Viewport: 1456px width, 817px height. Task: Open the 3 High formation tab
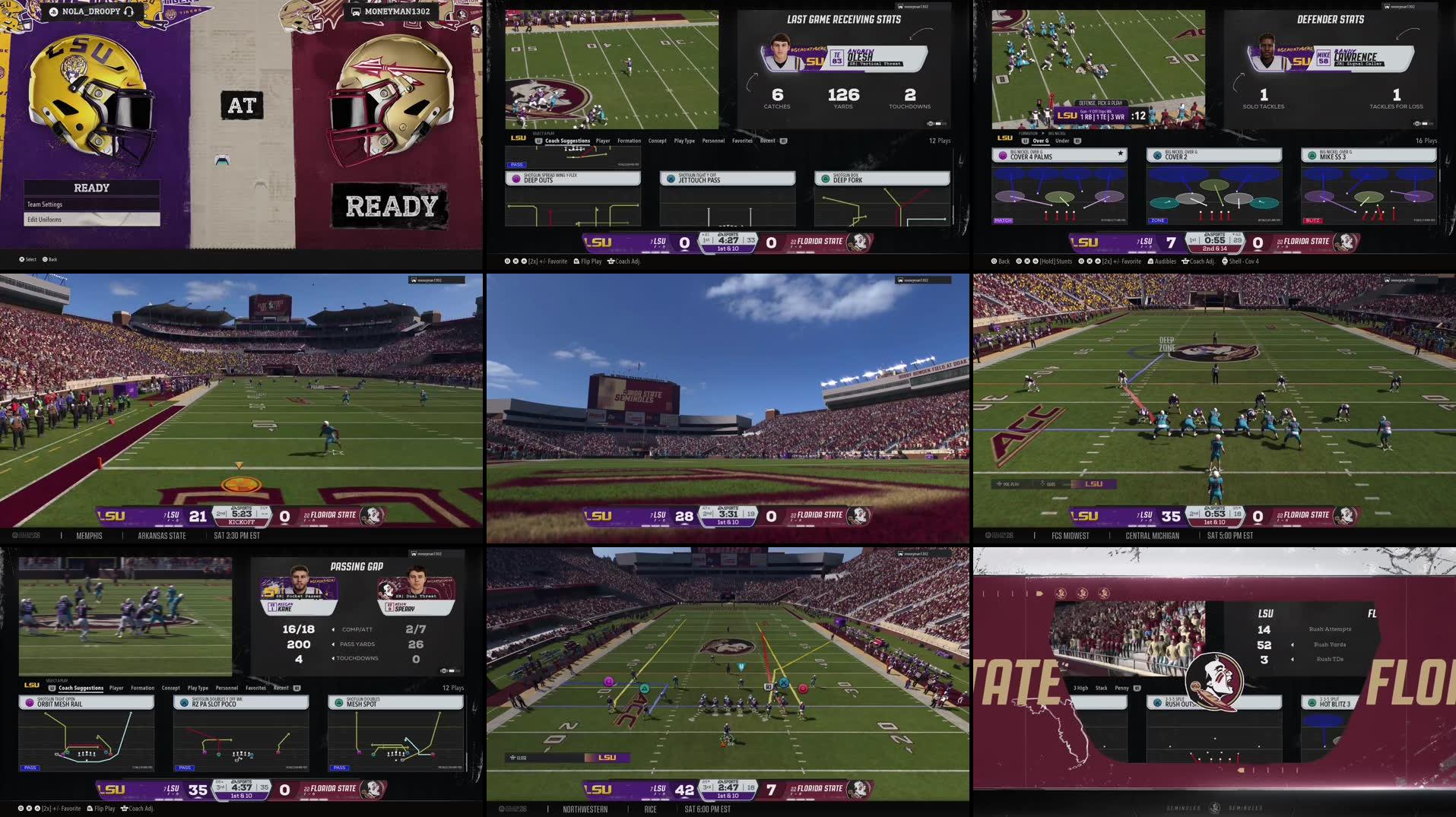coord(1080,688)
